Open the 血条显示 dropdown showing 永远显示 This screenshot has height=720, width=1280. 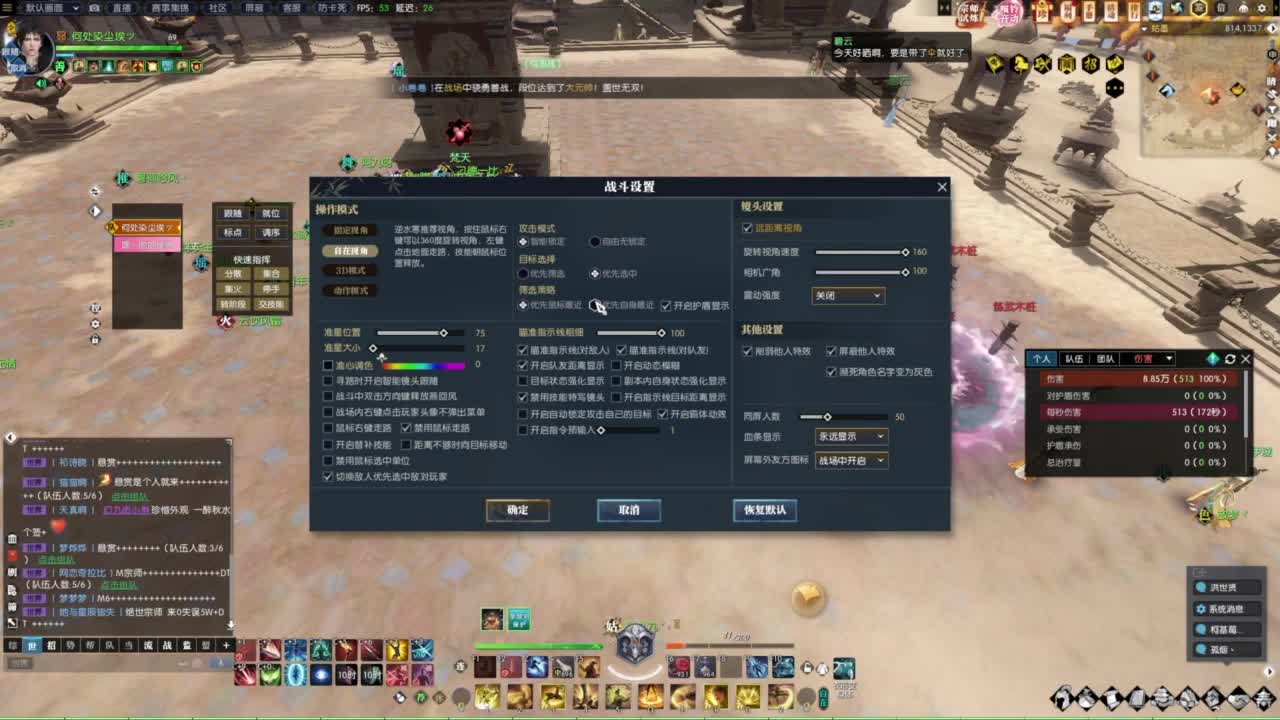click(851, 437)
